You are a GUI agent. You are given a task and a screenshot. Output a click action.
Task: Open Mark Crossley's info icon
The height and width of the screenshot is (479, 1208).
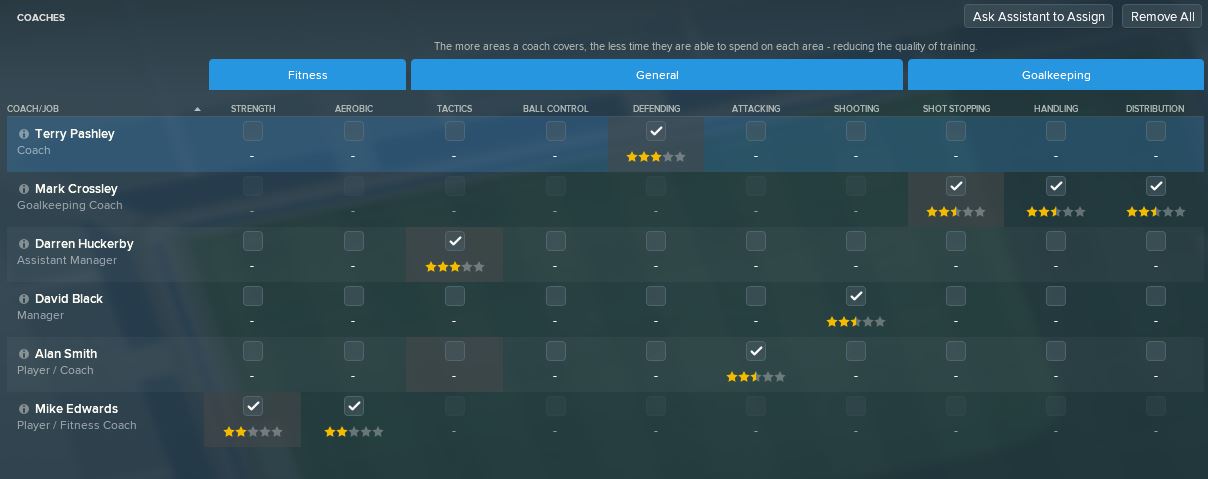pos(24,189)
